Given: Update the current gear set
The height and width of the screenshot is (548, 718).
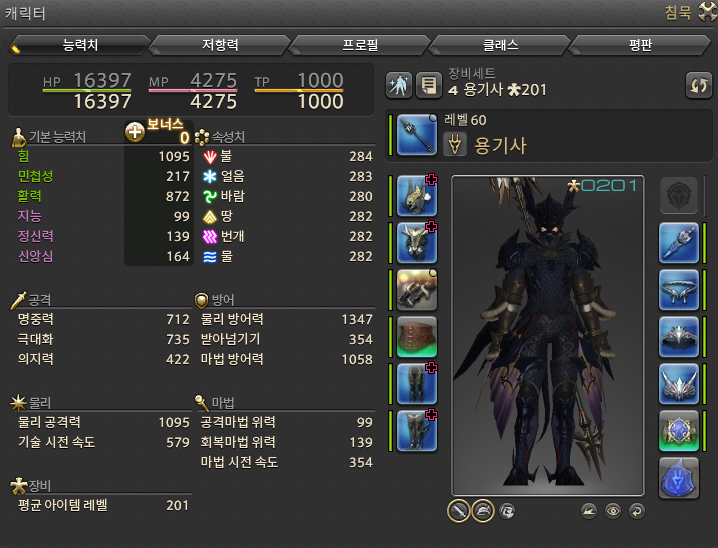Looking at the screenshot, I should click(x=698, y=86).
